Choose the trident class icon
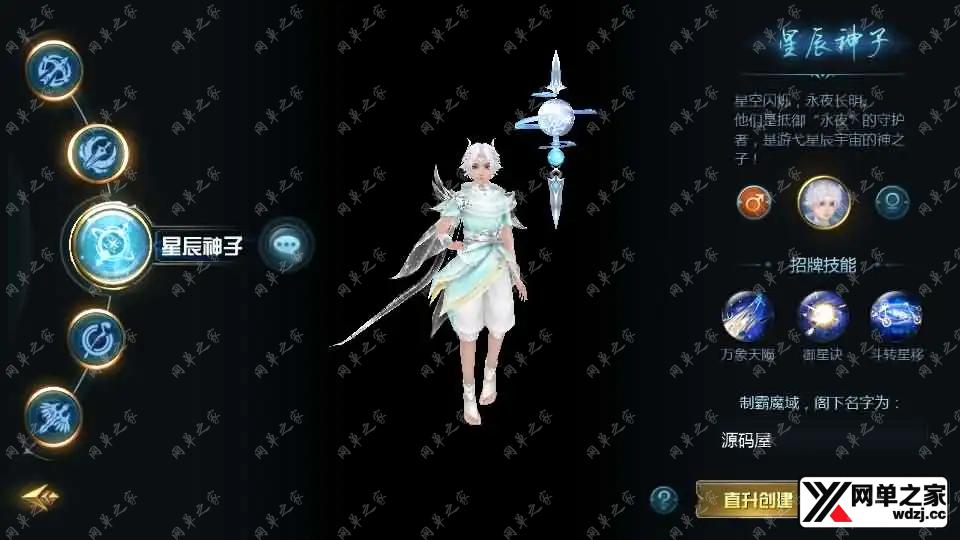Screen dimensions: 960x540 click(x=98, y=153)
